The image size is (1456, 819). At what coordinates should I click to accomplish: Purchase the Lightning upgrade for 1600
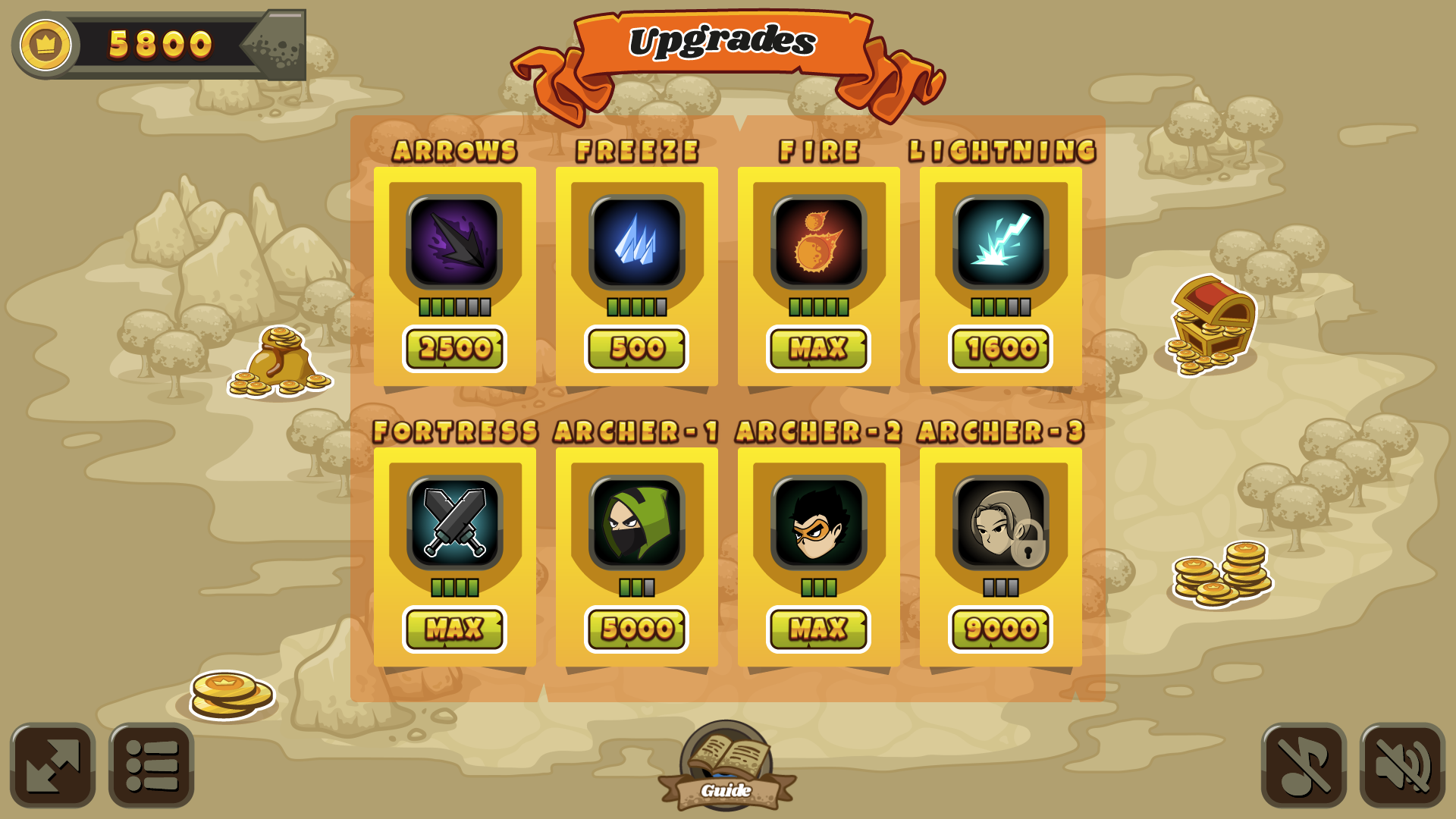999,349
